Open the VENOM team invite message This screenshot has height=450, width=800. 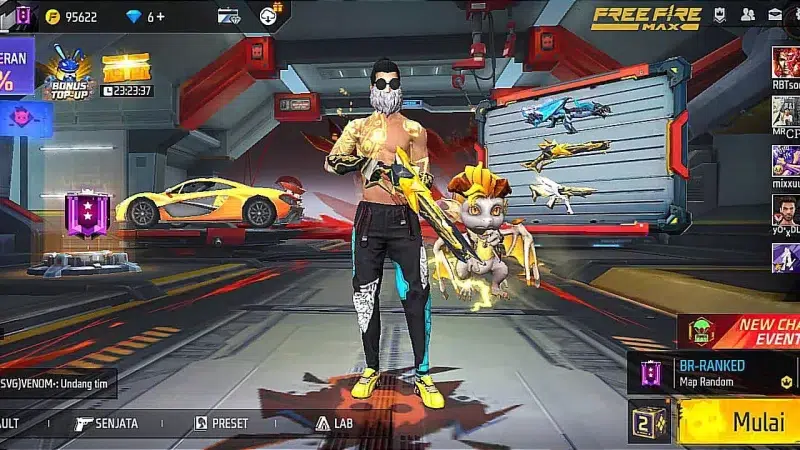click(58, 384)
